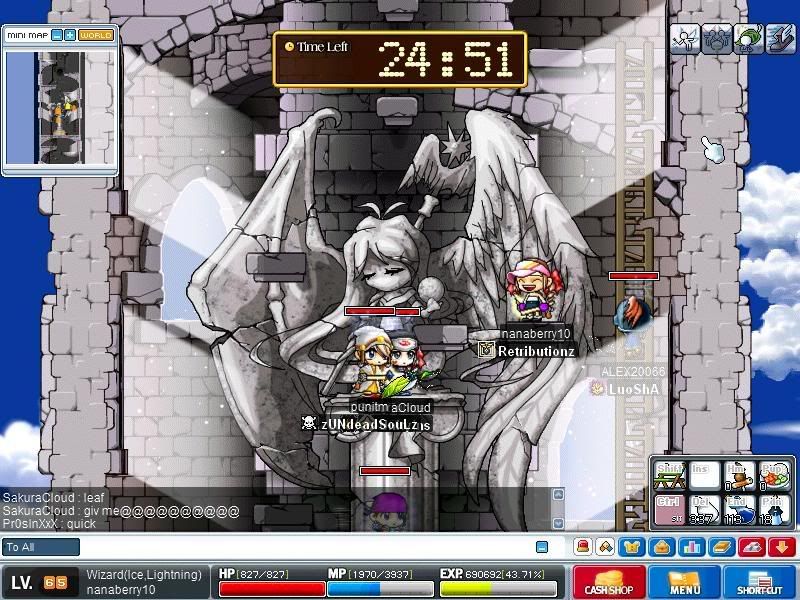
Task: Open the character stats bar-chart icon
Action: (691, 547)
